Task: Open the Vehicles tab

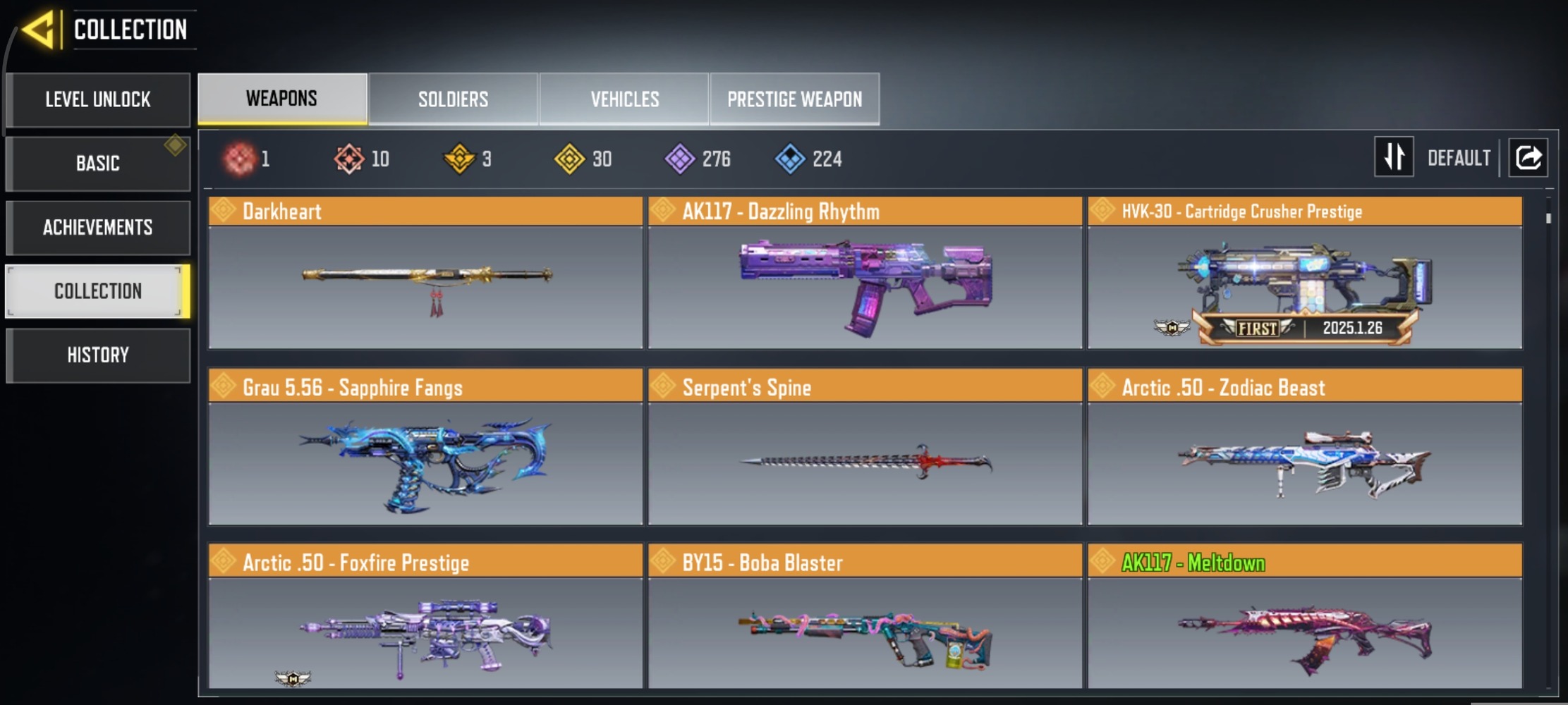Action: point(624,99)
